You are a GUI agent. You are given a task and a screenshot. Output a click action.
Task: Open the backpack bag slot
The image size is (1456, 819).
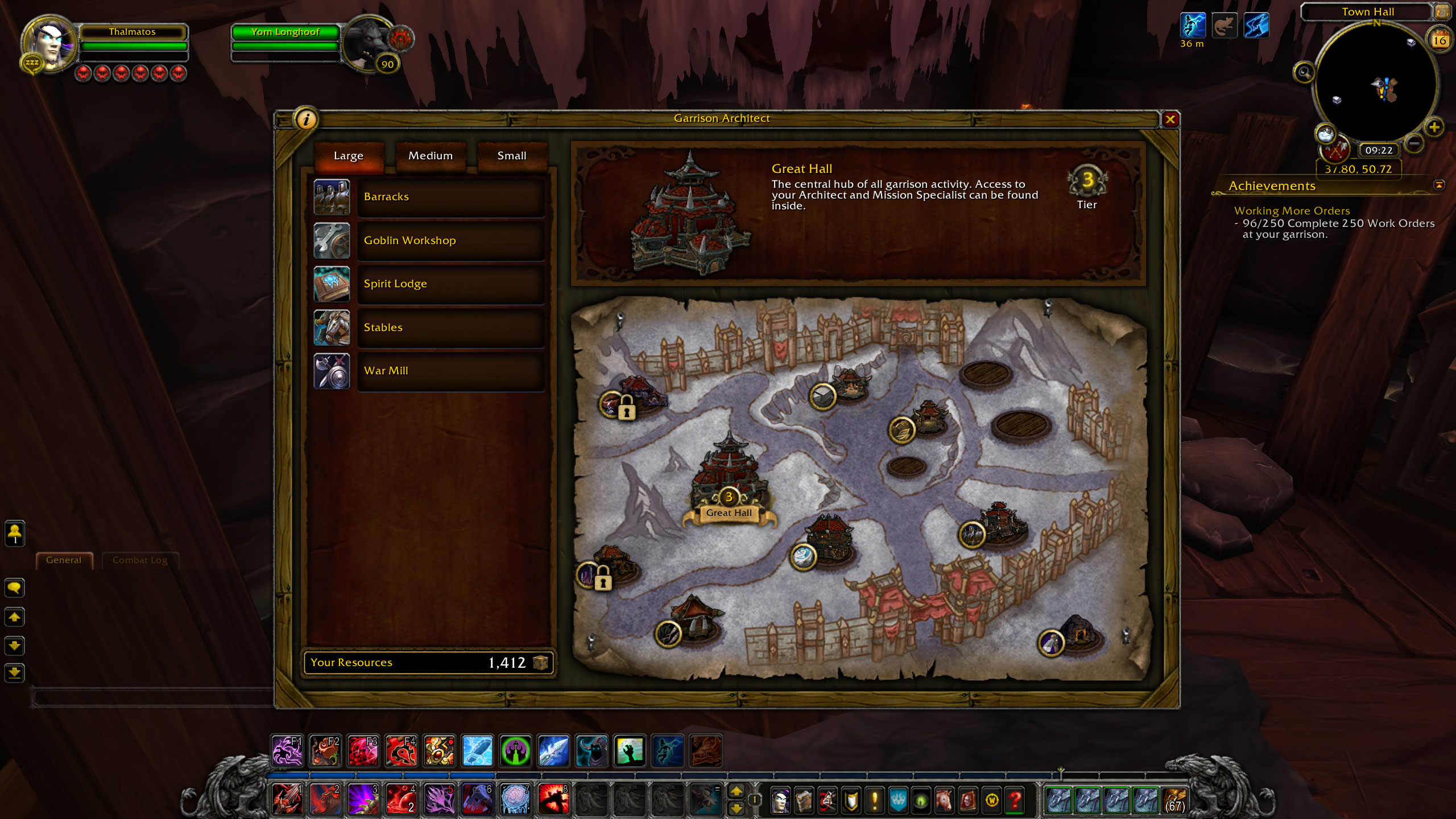(x=1174, y=800)
